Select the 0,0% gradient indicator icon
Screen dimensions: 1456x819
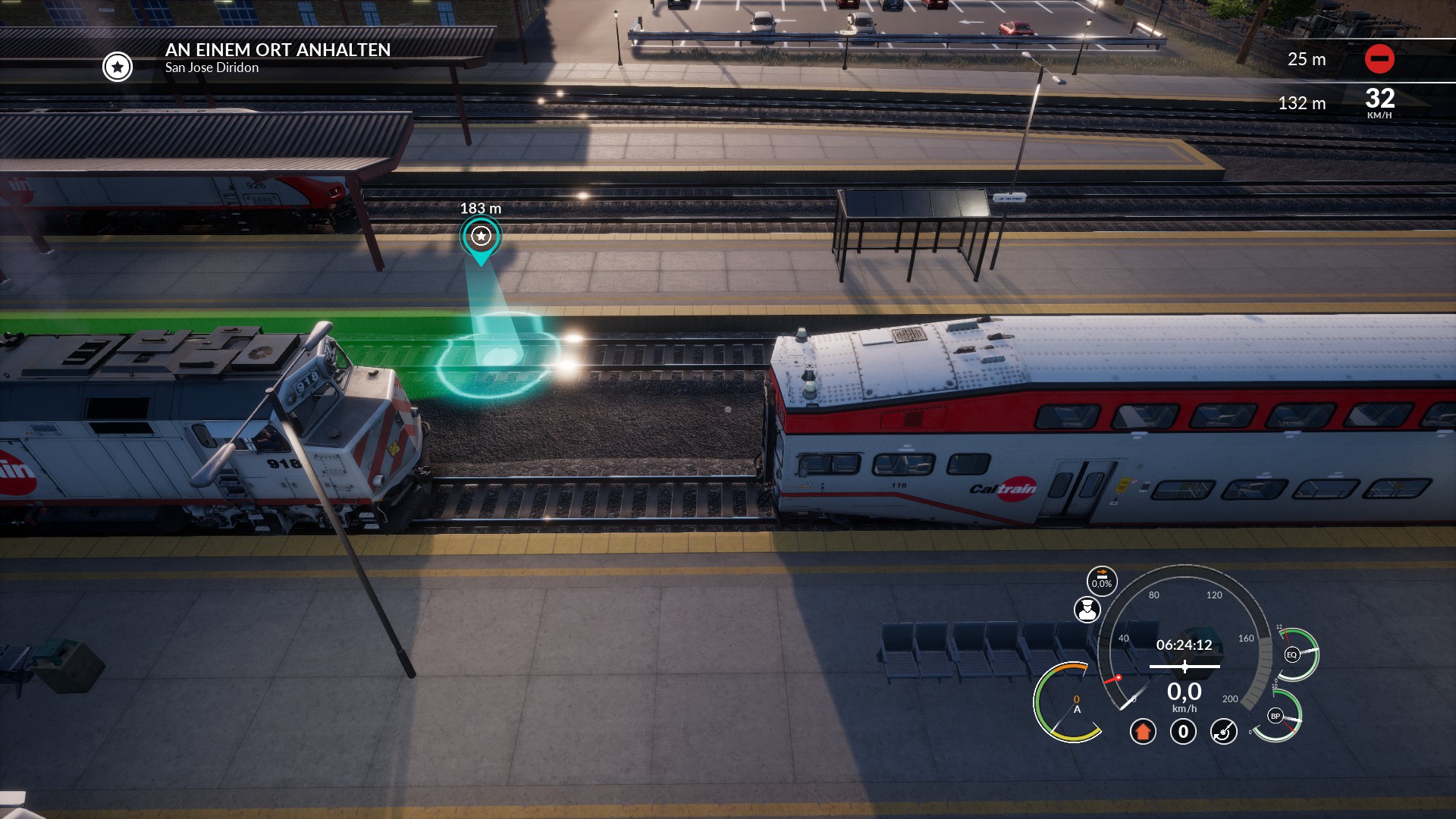[x=1102, y=581]
